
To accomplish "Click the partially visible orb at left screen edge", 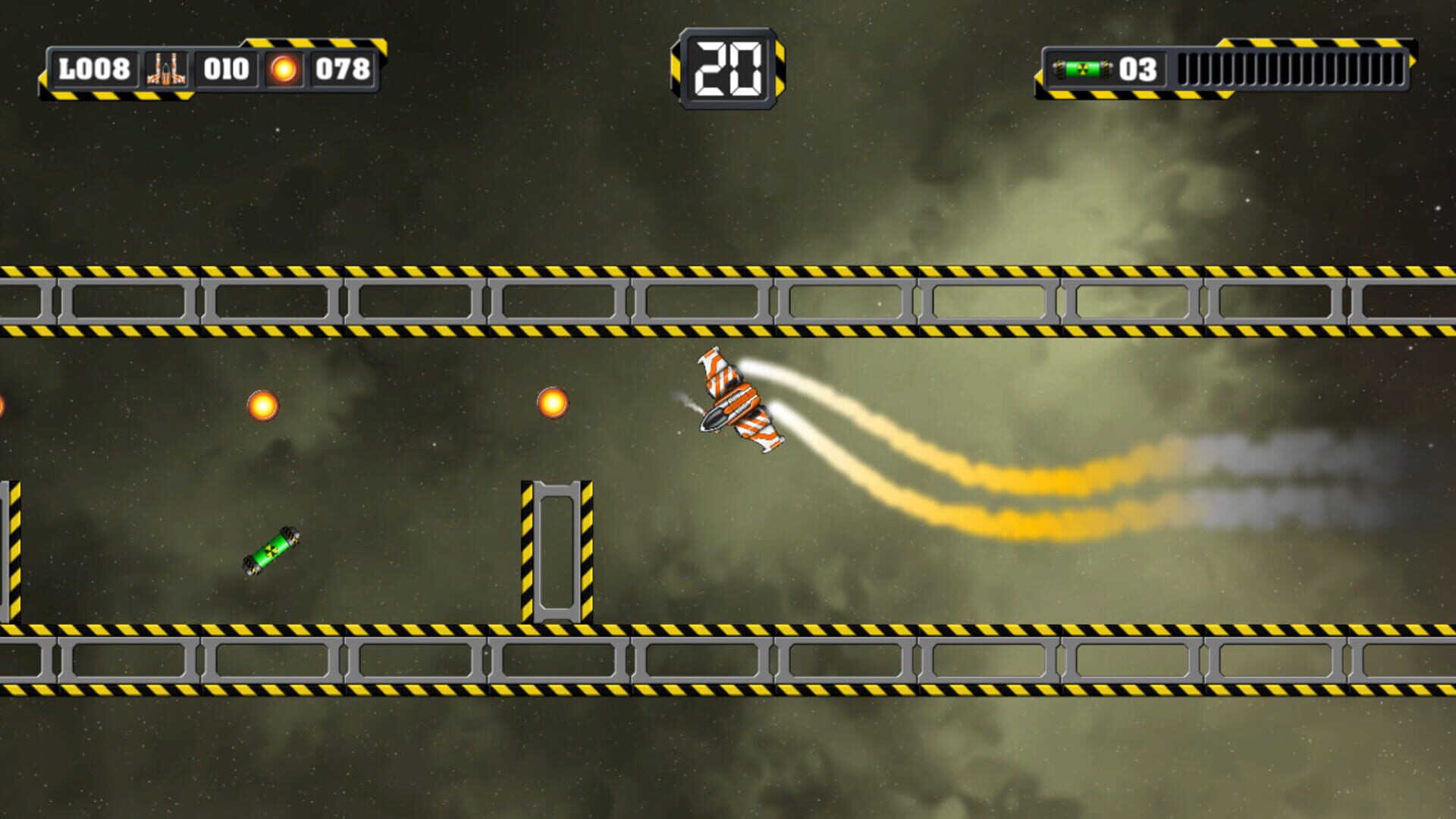I will coord(3,406).
